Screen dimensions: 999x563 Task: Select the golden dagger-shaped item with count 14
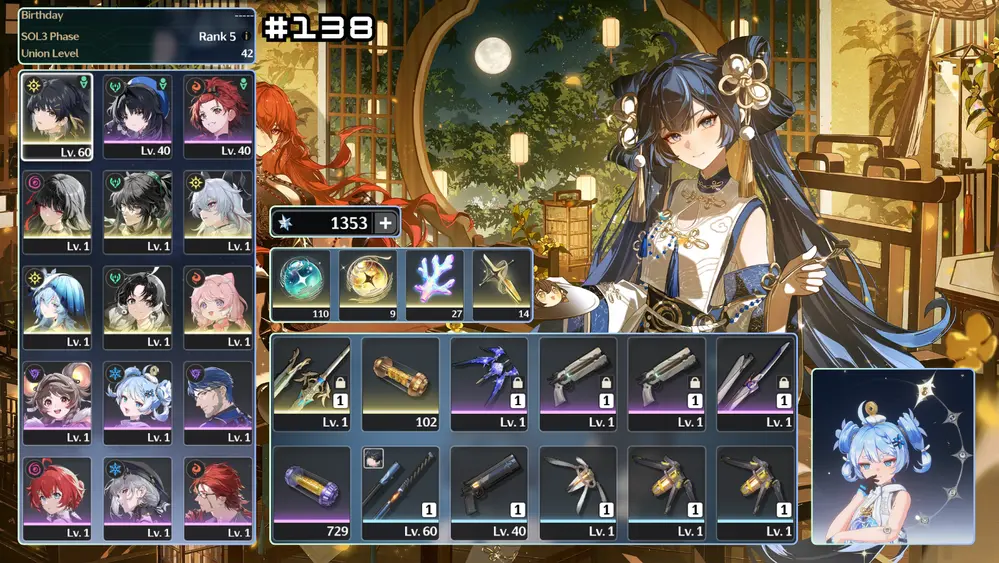(500, 284)
